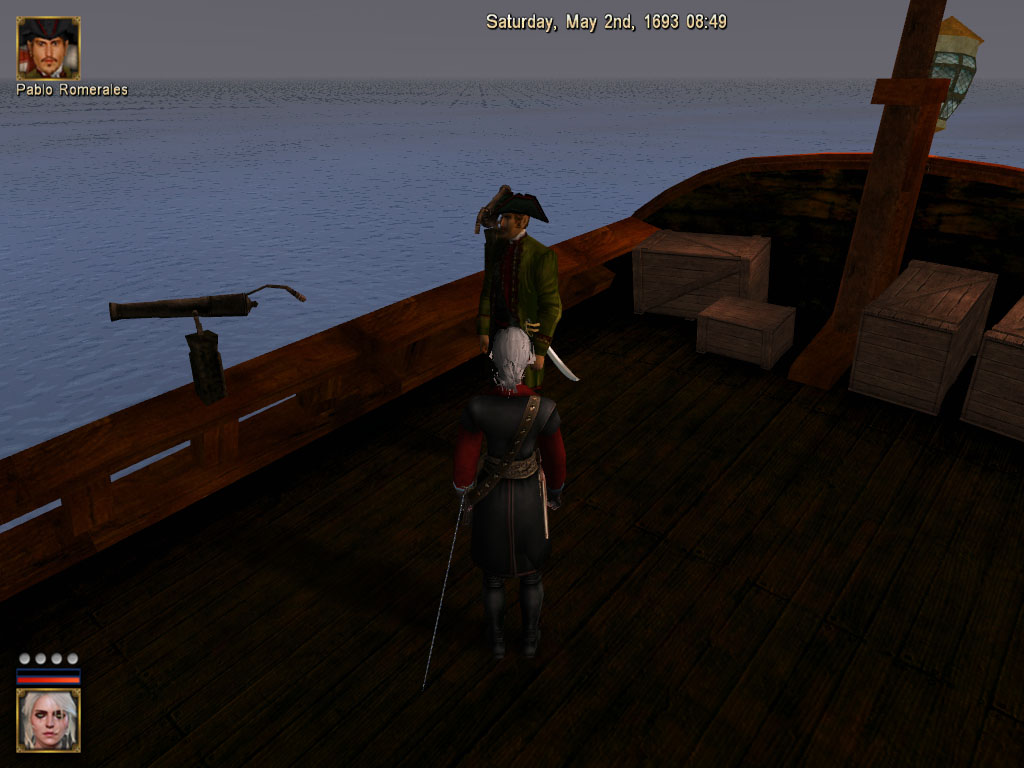Click Pablo Romerales' portrait
Image resolution: width=1024 pixels, height=768 pixels.
click(x=48, y=48)
